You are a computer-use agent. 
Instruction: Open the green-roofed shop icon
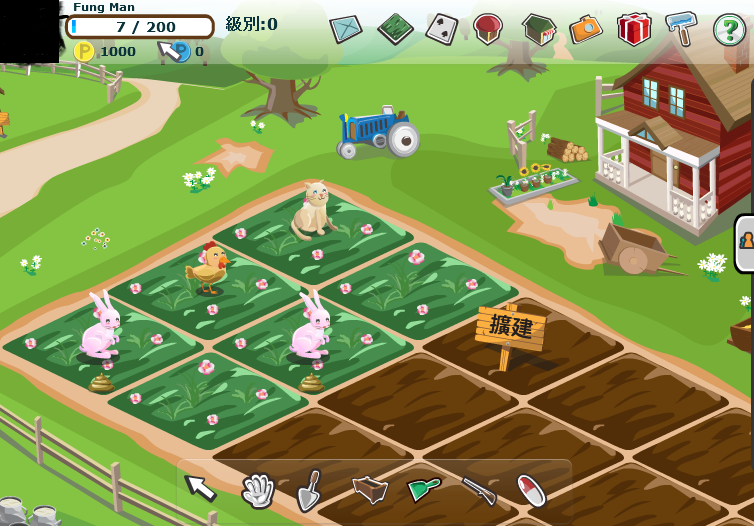point(538,28)
